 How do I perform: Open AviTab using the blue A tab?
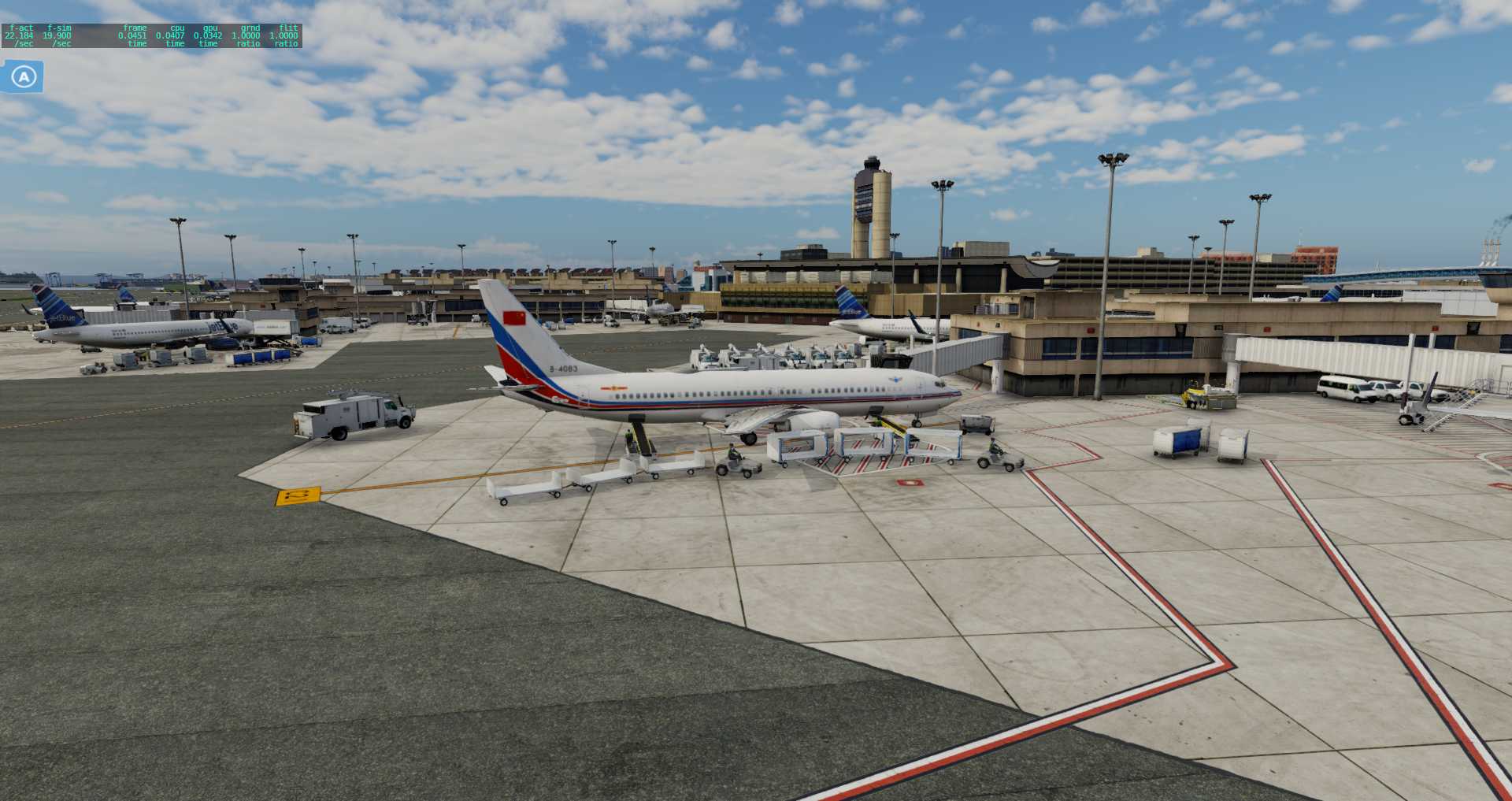24,76
